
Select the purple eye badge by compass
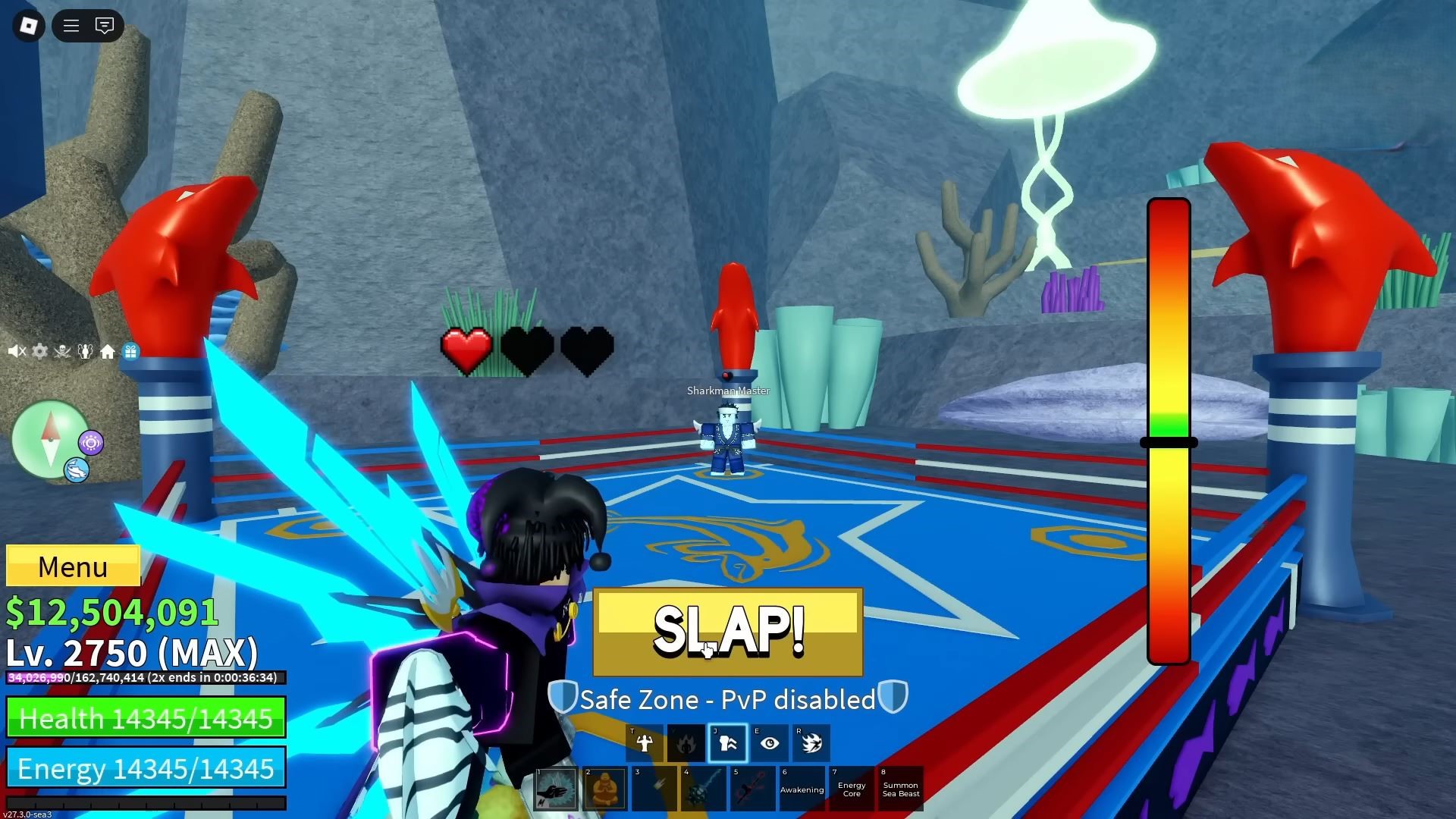[91, 443]
